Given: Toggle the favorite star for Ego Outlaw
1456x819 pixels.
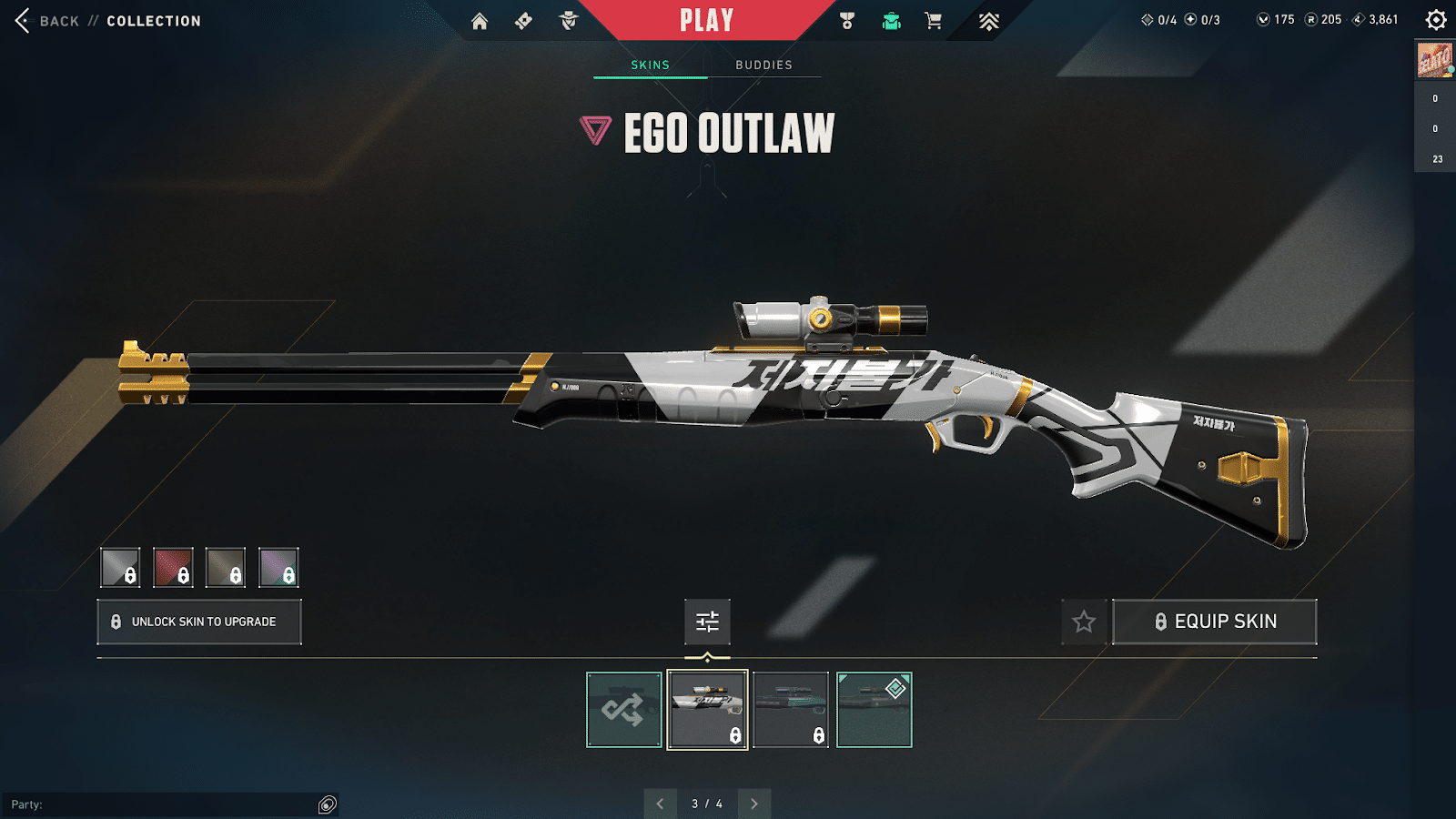Looking at the screenshot, I should click(1084, 622).
